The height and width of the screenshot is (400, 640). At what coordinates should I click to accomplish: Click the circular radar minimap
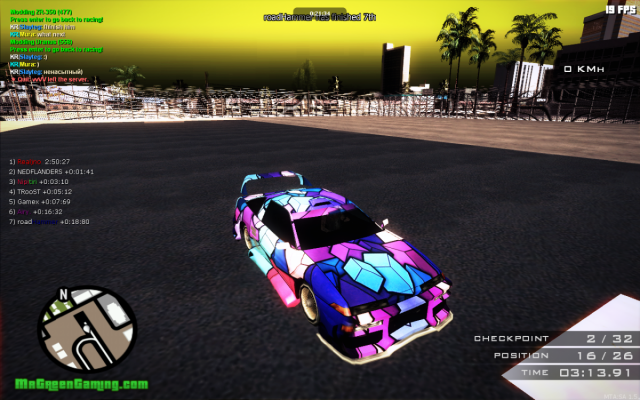86,330
